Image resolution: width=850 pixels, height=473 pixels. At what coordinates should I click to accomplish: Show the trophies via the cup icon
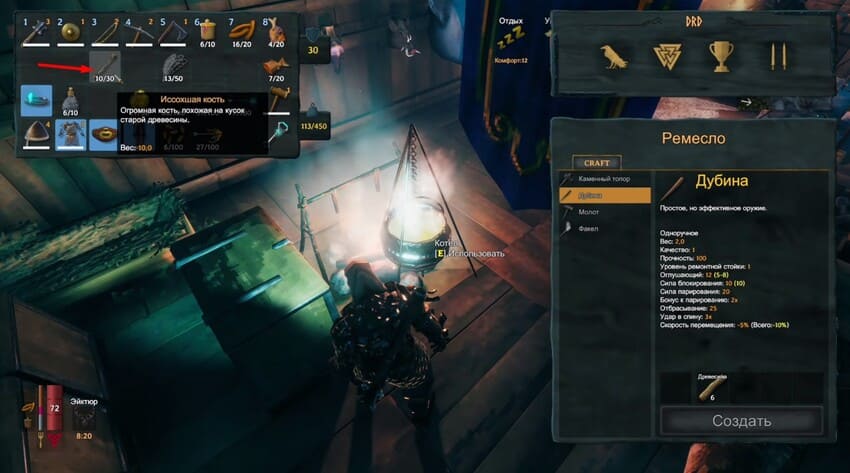[x=720, y=58]
